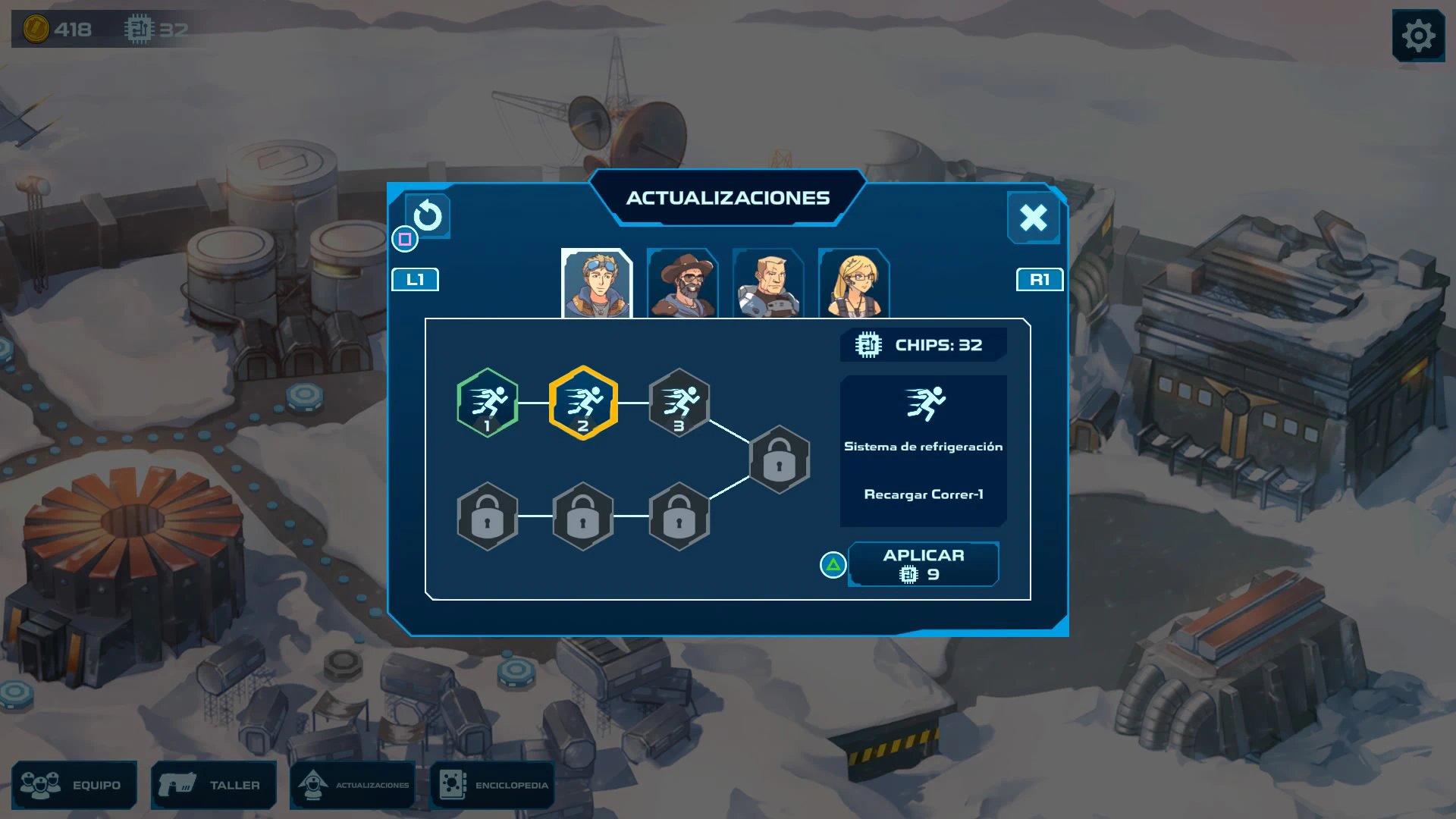The image size is (1456, 819).
Task: Choose the level 3 running upgrade node
Action: click(x=679, y=403)
